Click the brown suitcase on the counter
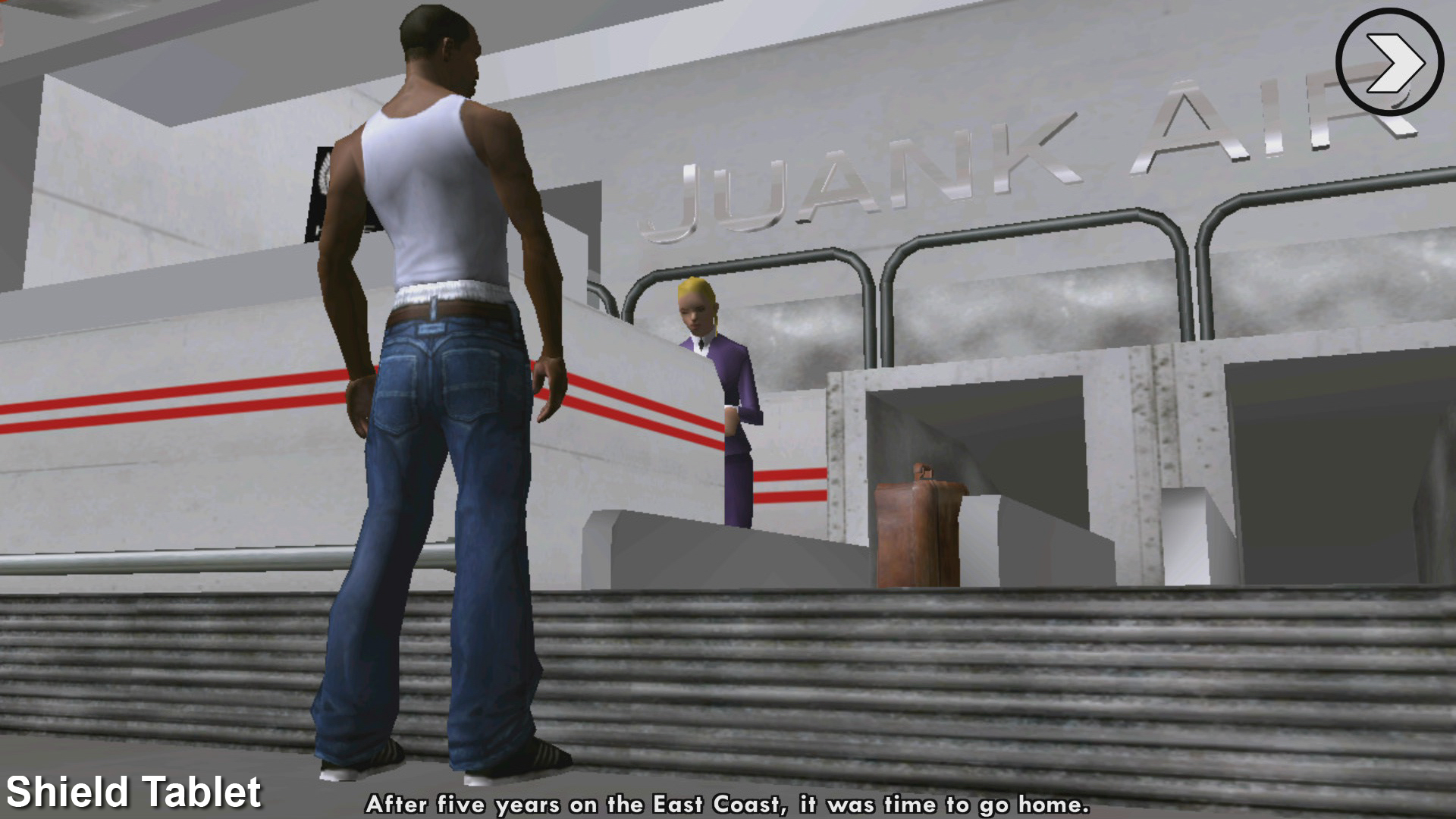This screenshot has width=1456, height=819. point(918,531)
